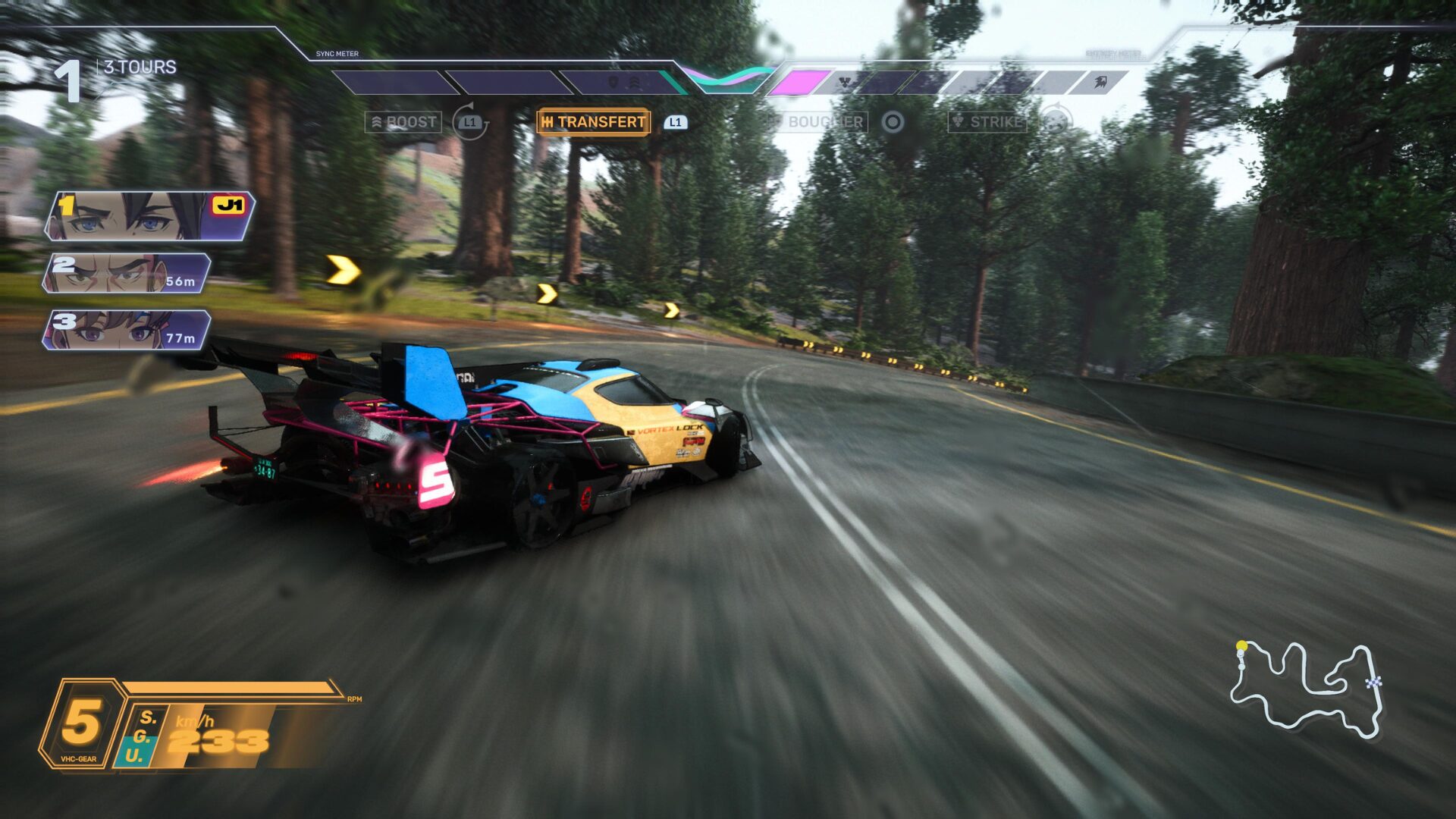1456x819 pixels.
Task: Pick the second-place racer portrait at 56m
Action: click(x=127, y=273)
